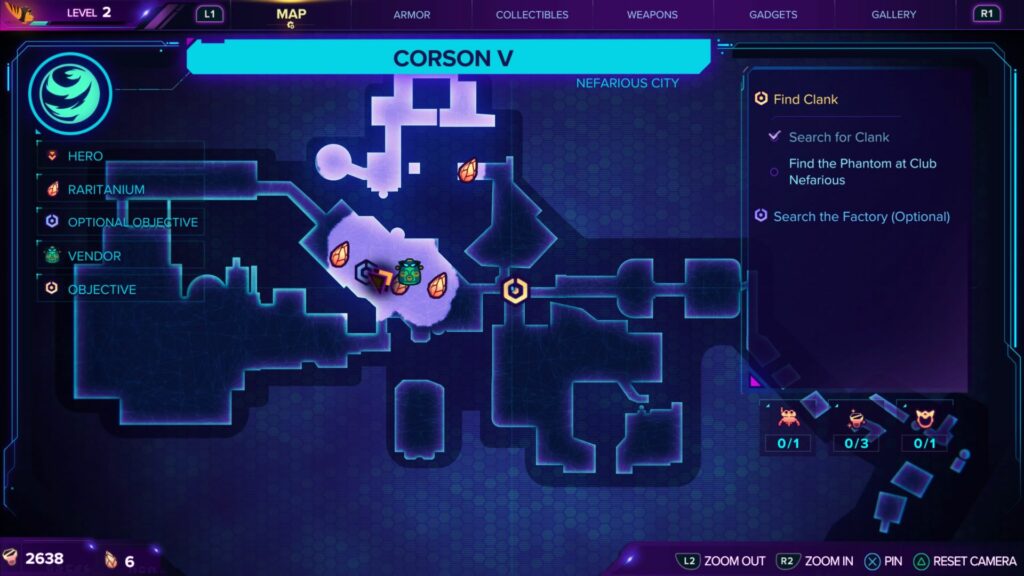Toggle the Raritanium legend filter

(105, 189)
